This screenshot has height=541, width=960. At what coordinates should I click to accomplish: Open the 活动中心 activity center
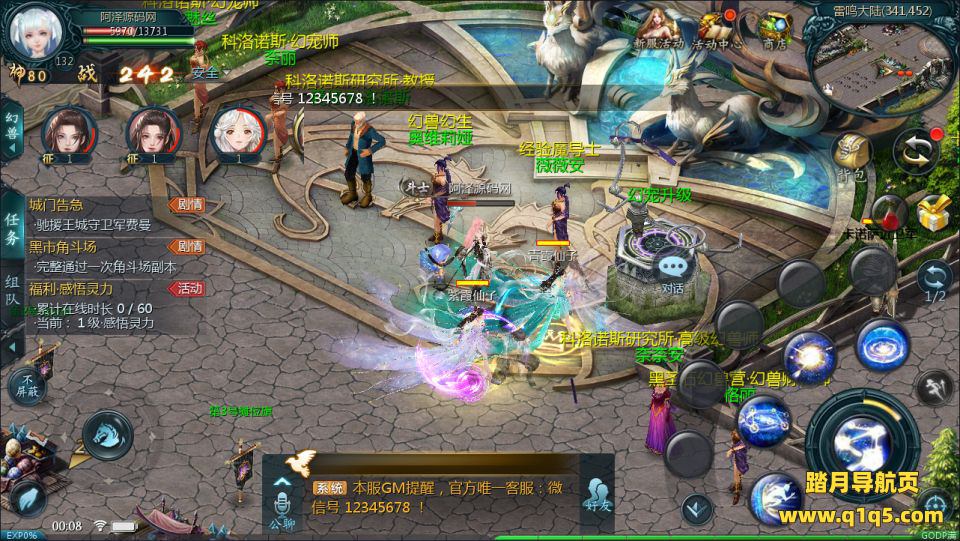pyautogui.click(x=716, y=28)
